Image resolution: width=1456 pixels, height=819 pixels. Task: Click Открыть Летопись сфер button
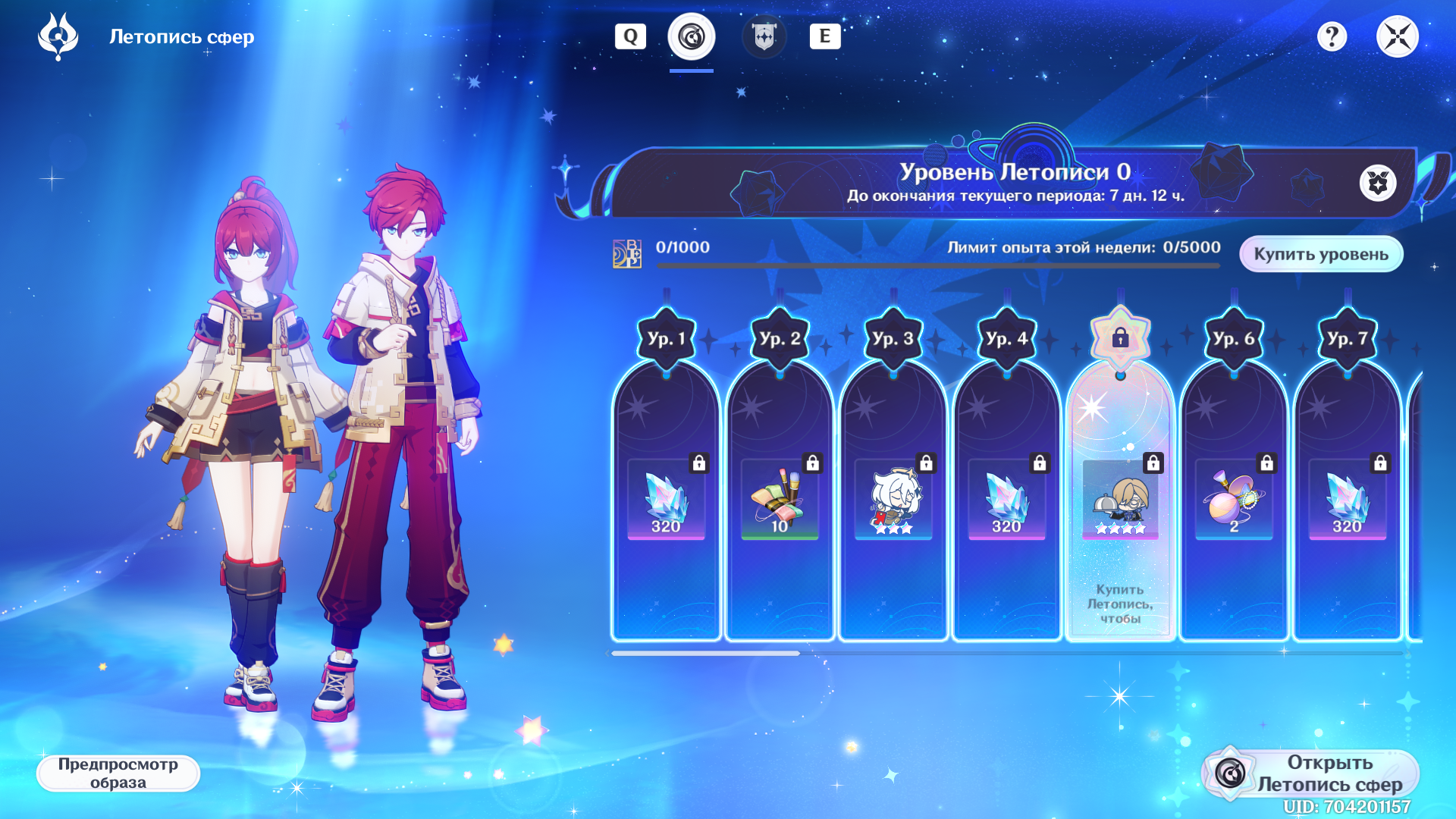click(1310, 773)
